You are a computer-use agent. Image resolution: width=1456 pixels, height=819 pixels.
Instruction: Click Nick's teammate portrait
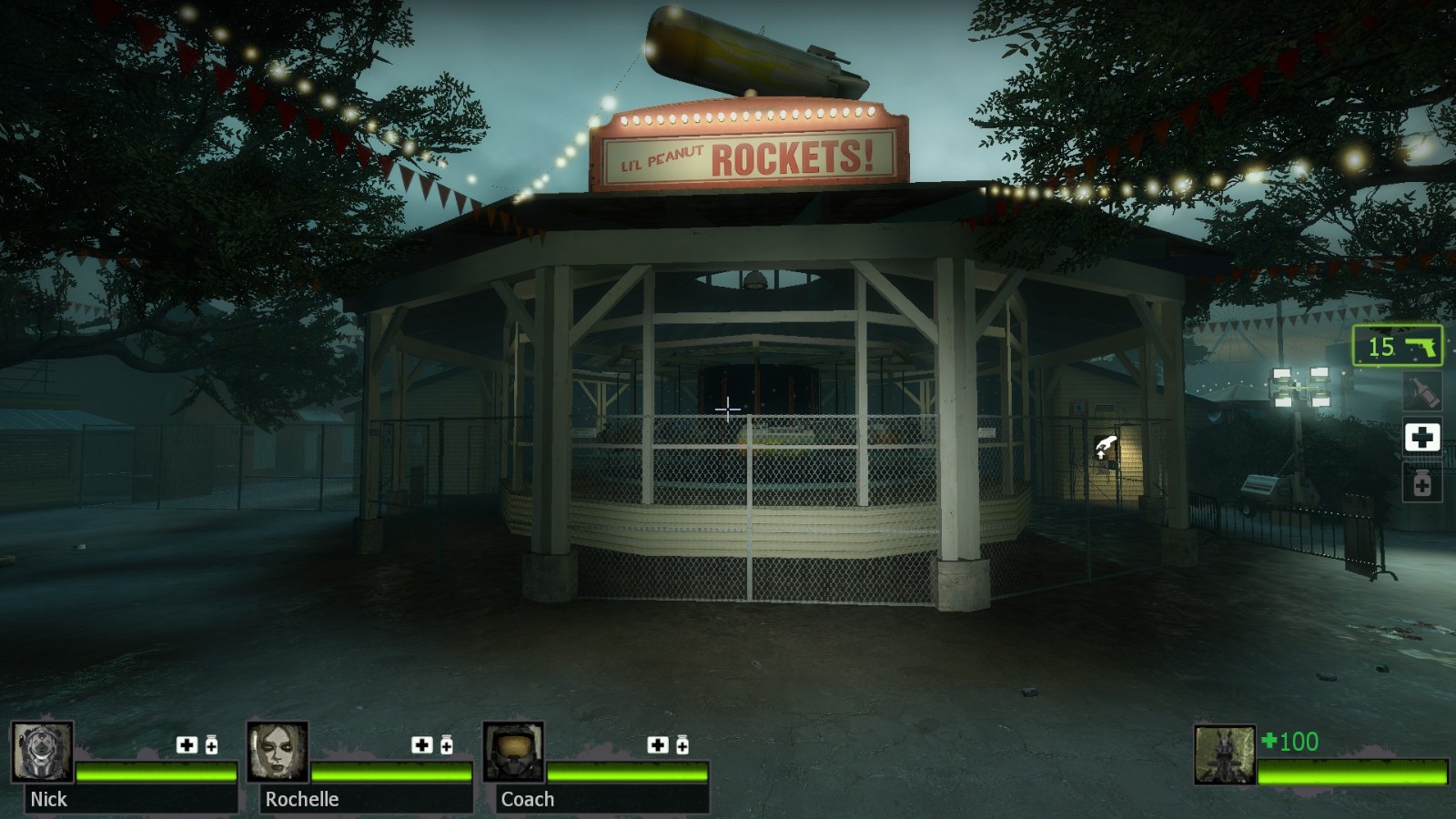pyautogui.click(x=42, y=752)
